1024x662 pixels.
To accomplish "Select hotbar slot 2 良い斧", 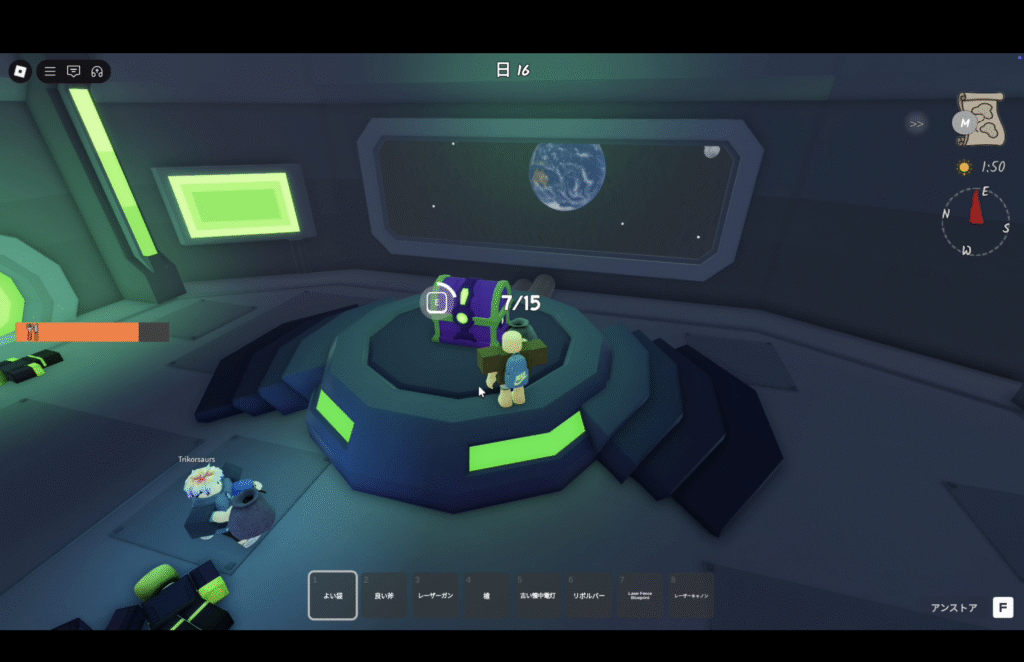I will (x=384, y=595).
